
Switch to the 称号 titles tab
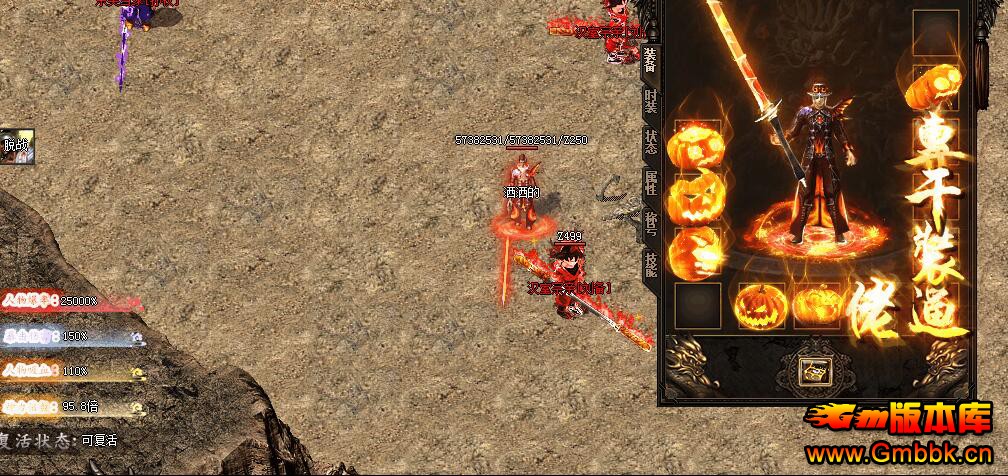coord(651,222)
